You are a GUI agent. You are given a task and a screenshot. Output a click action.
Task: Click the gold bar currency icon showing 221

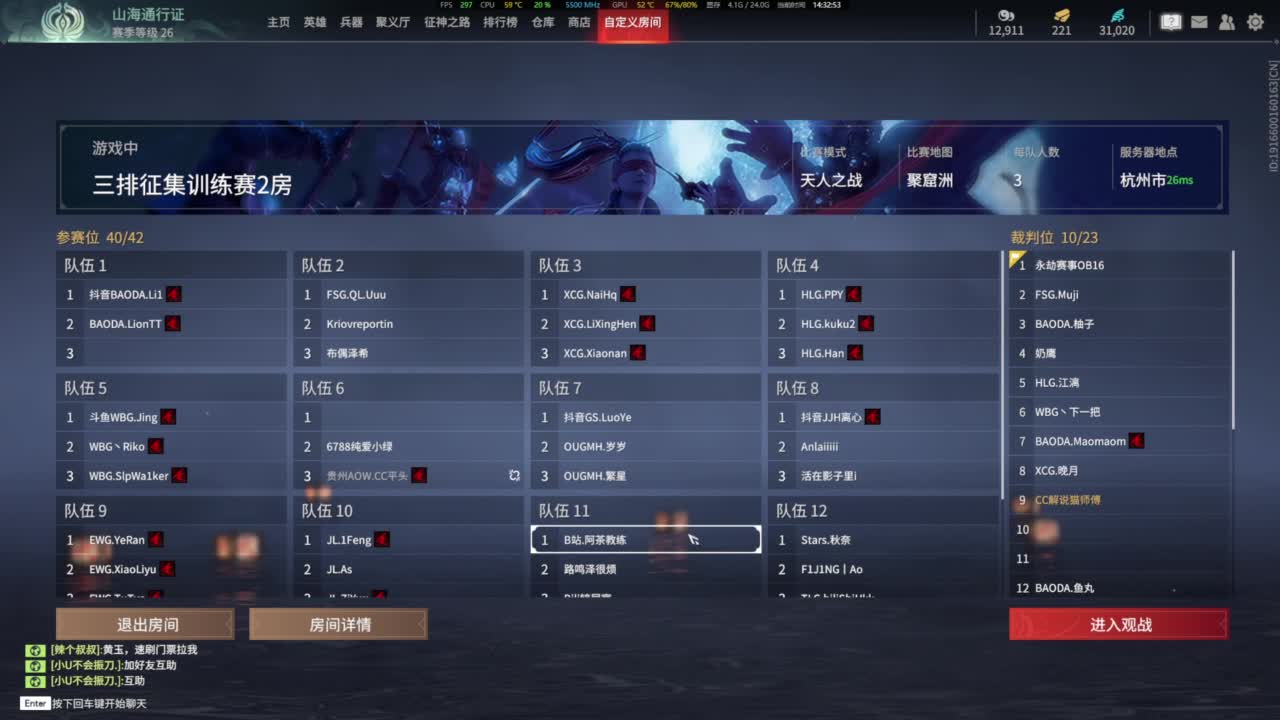tap(1061, 16)
